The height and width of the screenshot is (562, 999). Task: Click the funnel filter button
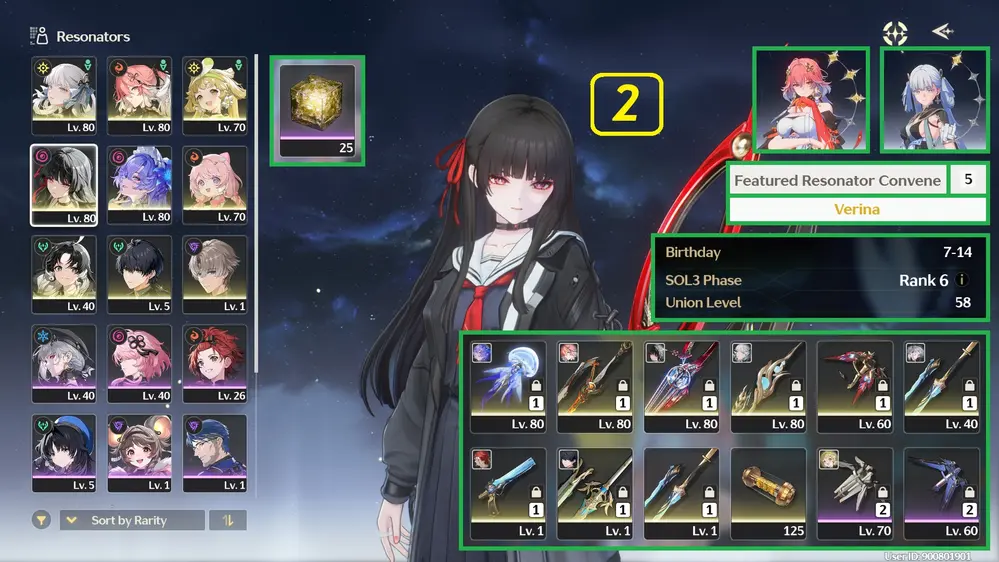click(x=42, y=520)
